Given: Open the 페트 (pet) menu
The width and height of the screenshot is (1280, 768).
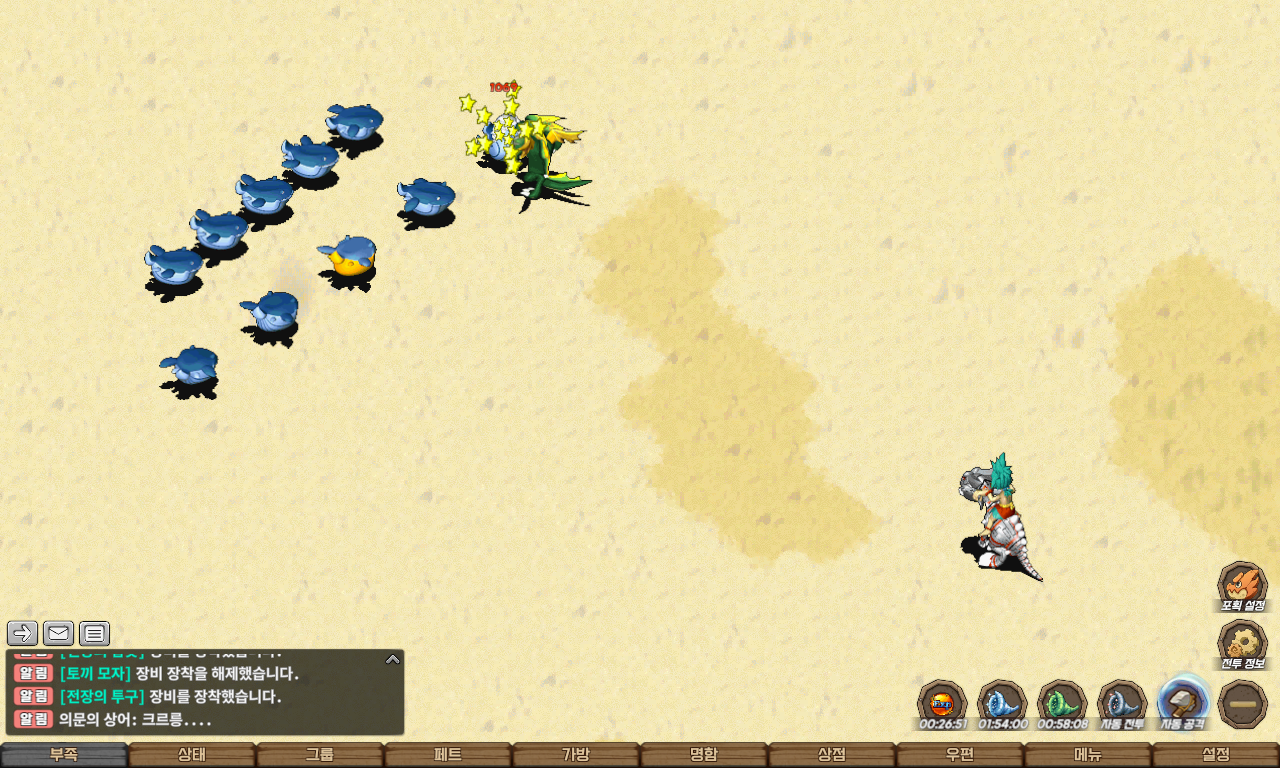Looking at the screenshot, I should coord(448,755).
